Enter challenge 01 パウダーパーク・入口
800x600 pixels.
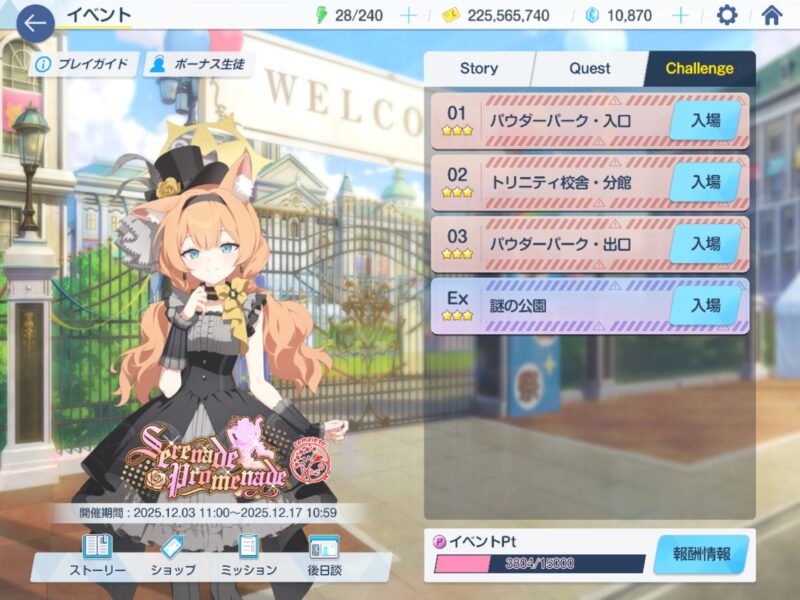(x=705, y=122)
